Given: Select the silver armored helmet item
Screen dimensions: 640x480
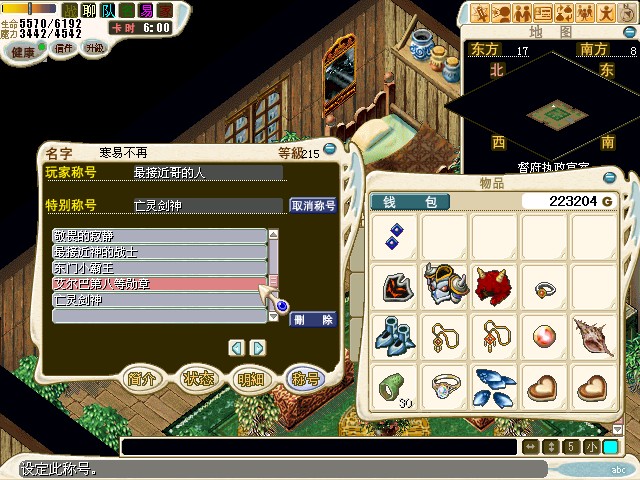Looking at the screenshot, I should [443, 285].
